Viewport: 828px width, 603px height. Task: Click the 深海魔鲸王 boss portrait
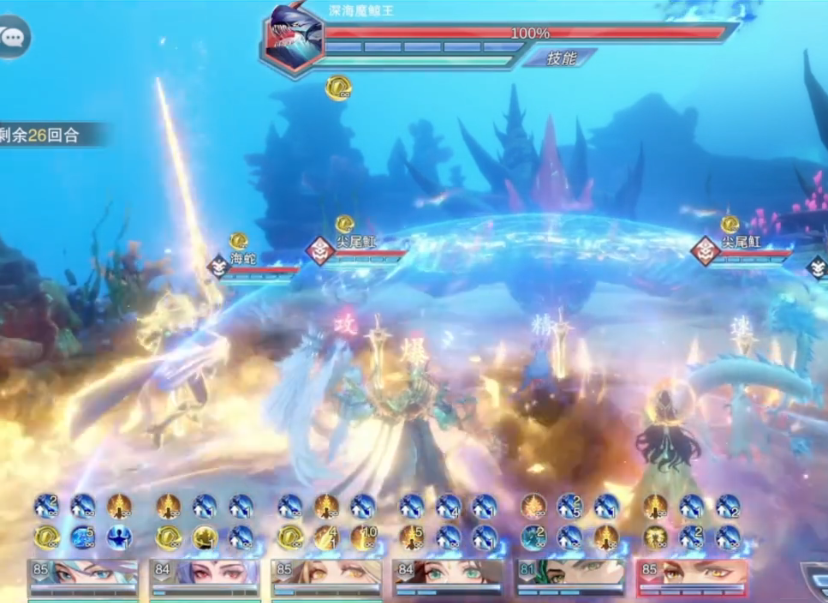click(x=291, y=39)
